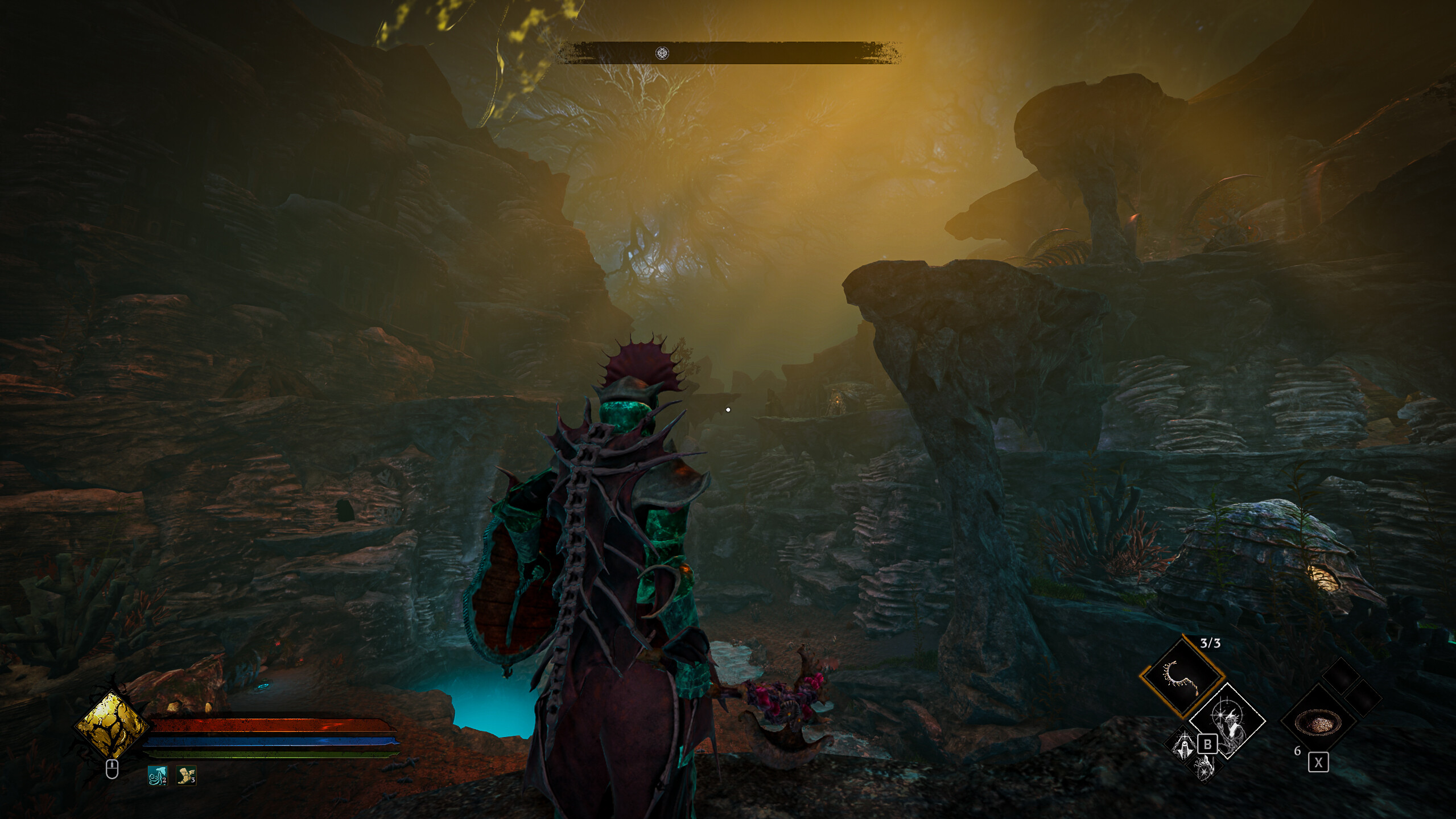Image resolution: width=1456 pixels, height=819 pixels.
Task: Use the bowl of powder consumable slot
Action: pyautogui.click(x=1318, y=722)
